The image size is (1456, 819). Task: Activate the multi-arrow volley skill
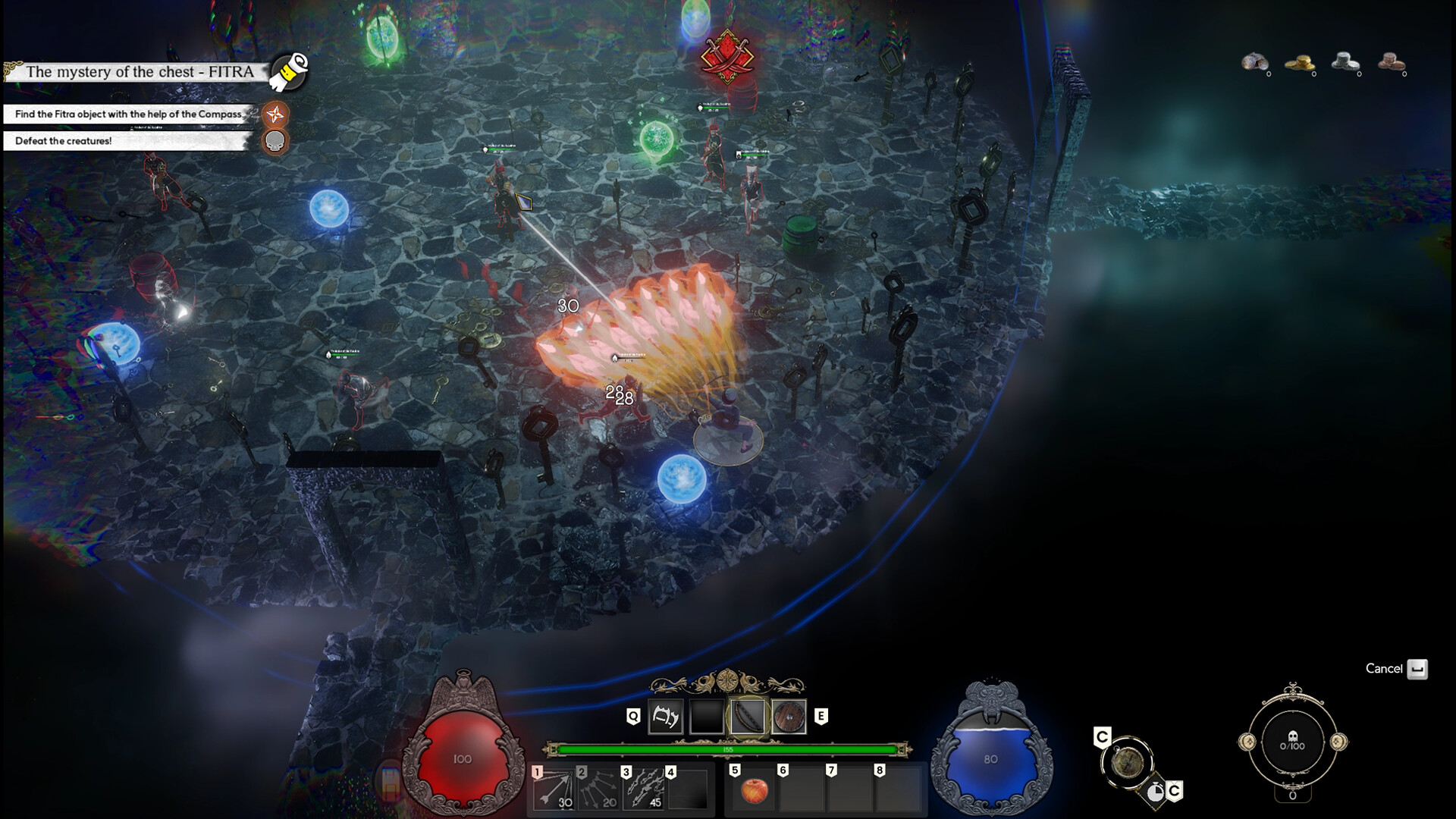coord(598,789)
